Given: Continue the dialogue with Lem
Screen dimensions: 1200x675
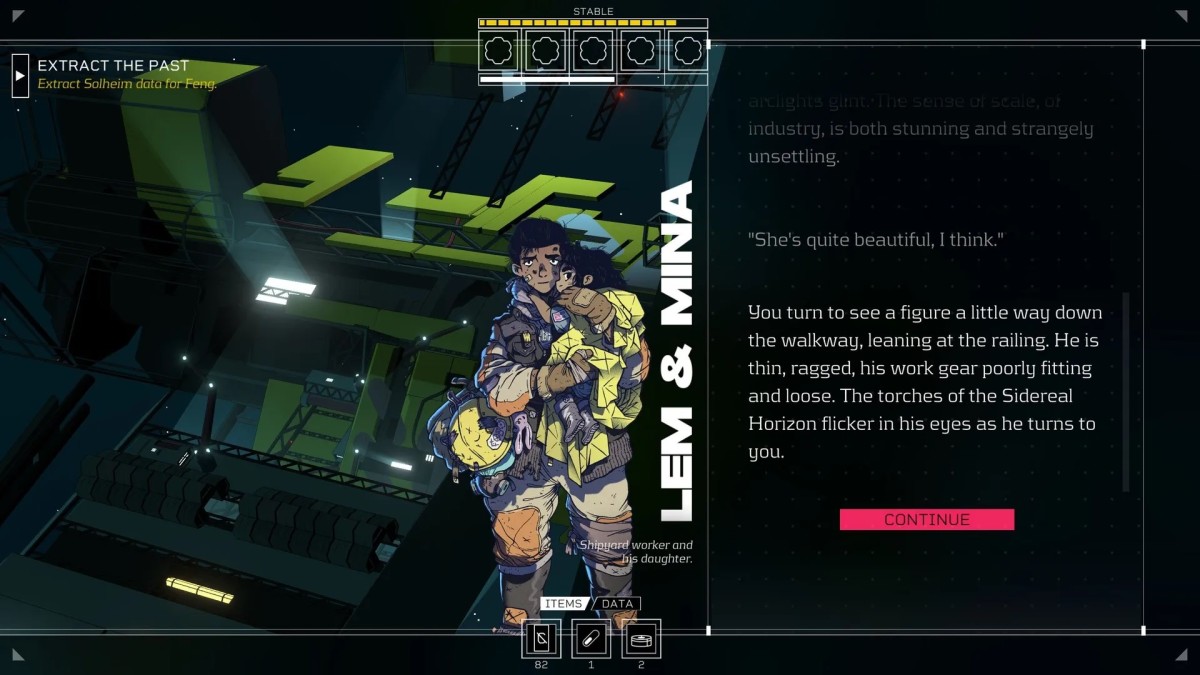Looking at the screenshot, I should point(926,519).
